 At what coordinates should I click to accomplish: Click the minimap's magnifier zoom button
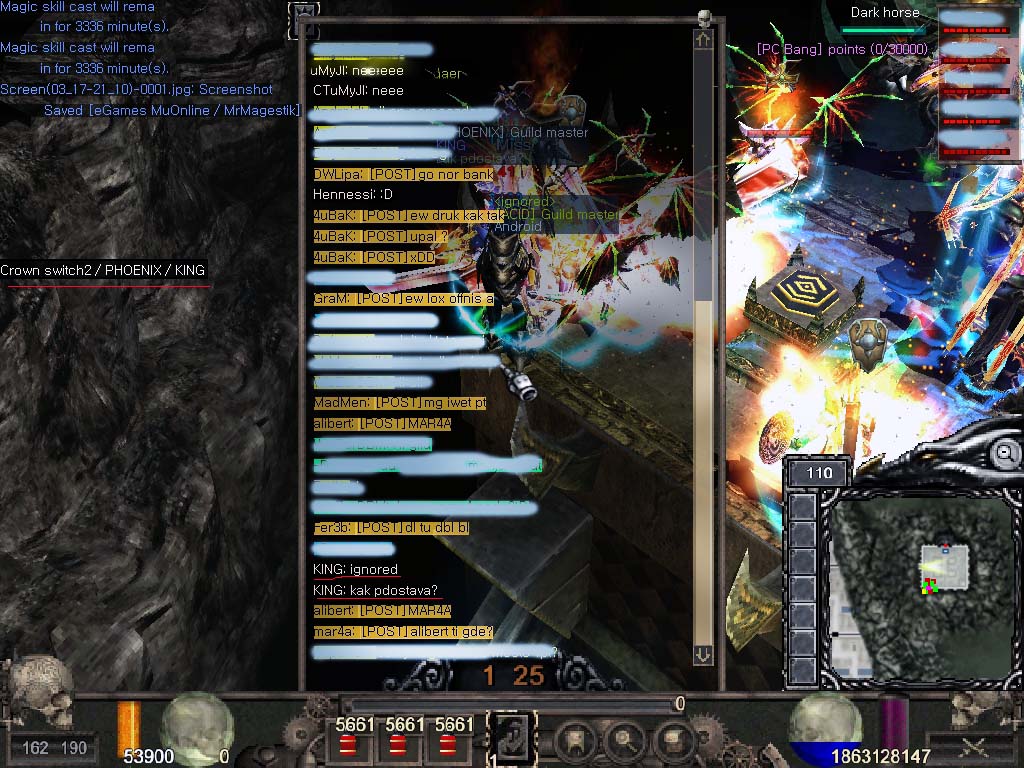pyautogui.click(x=1004, y=454)
